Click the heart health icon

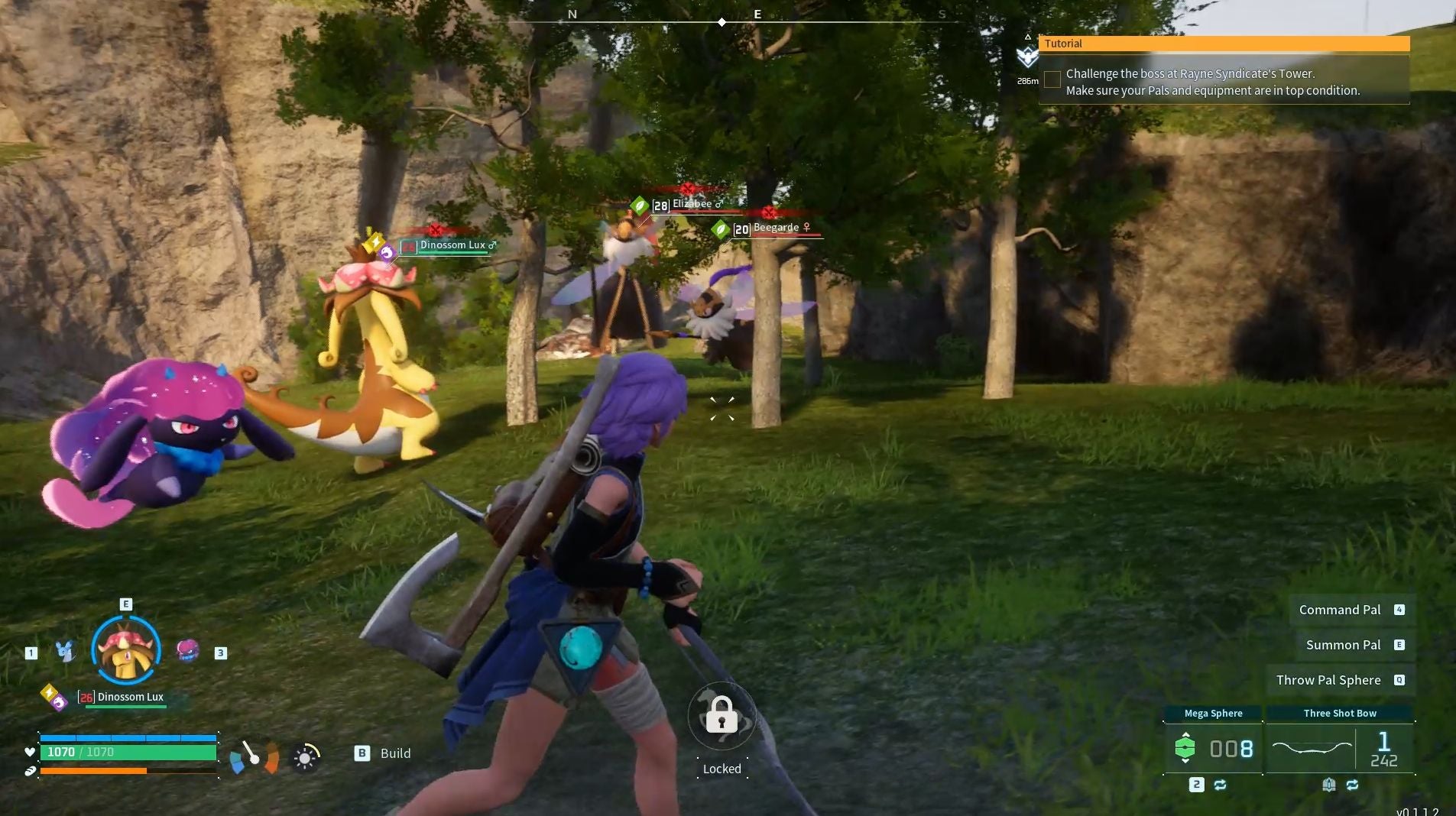coord(30,752)
